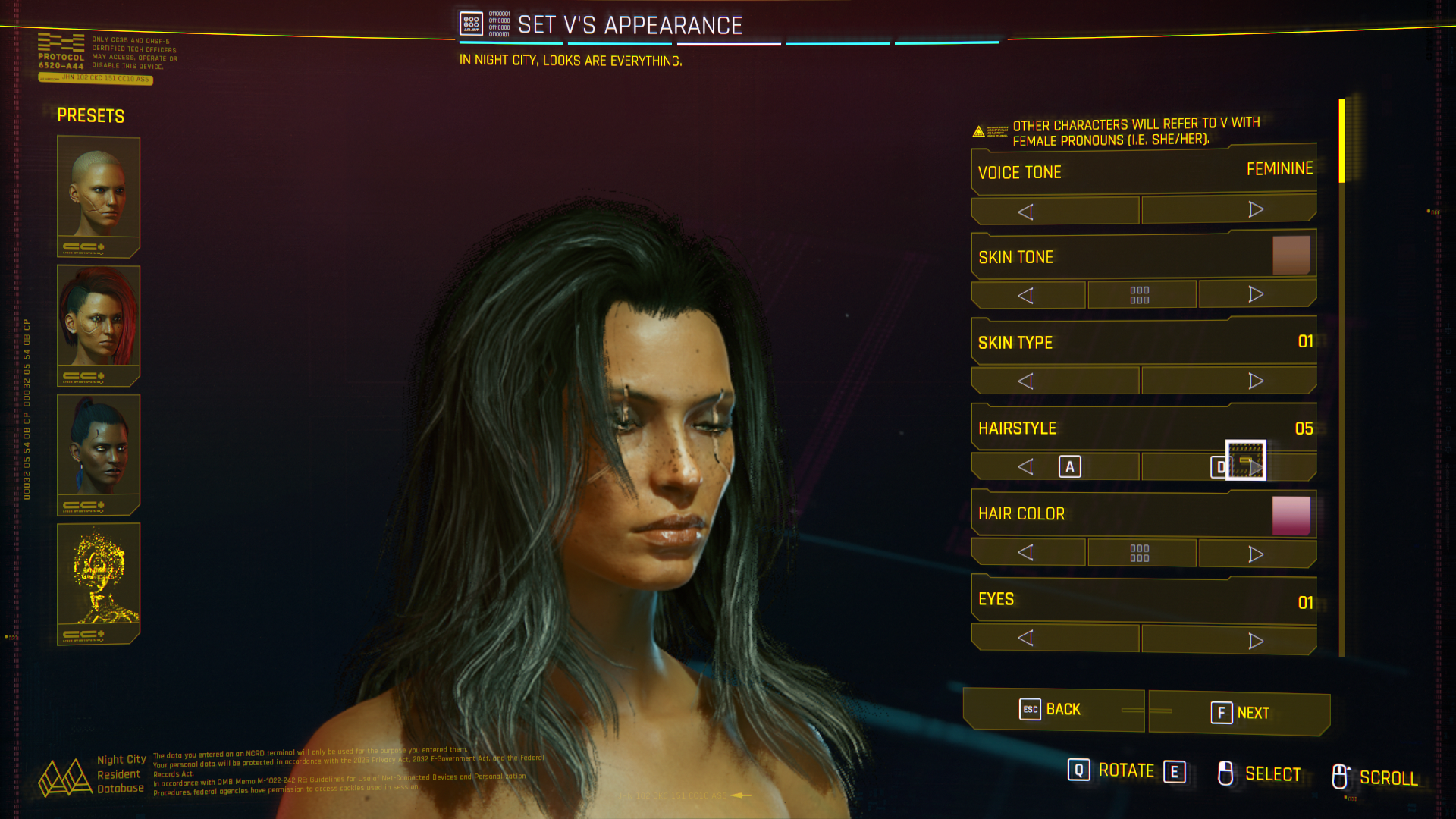Open the Skin Tone color grid

coord(1140,295)
